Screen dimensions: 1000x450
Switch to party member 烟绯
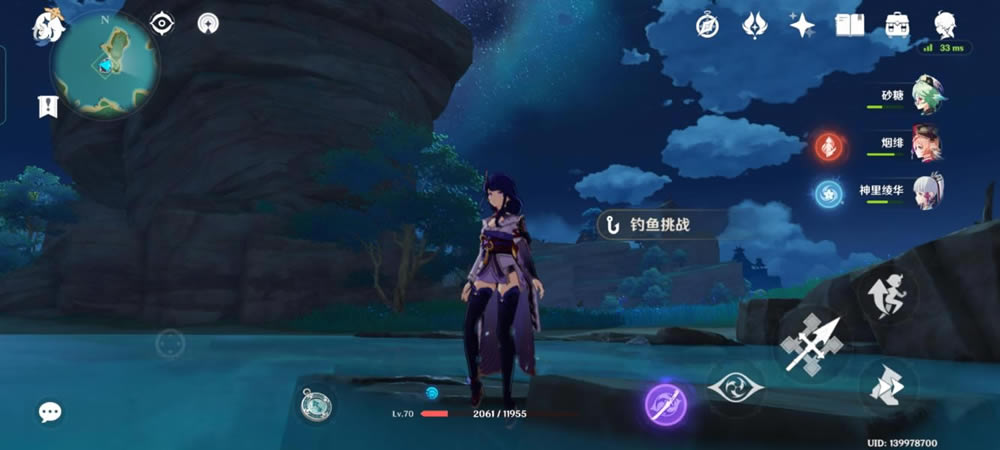tap(926, 144)
